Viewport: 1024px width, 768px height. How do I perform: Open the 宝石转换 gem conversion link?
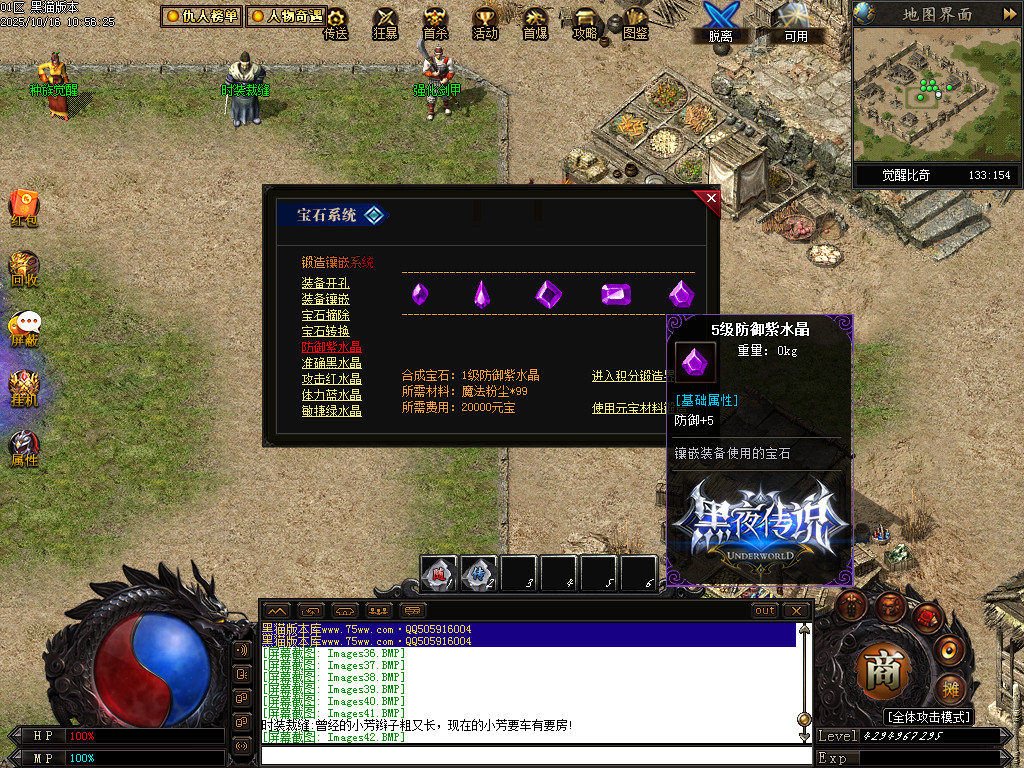pyautogui.click(x=325, y=331)
